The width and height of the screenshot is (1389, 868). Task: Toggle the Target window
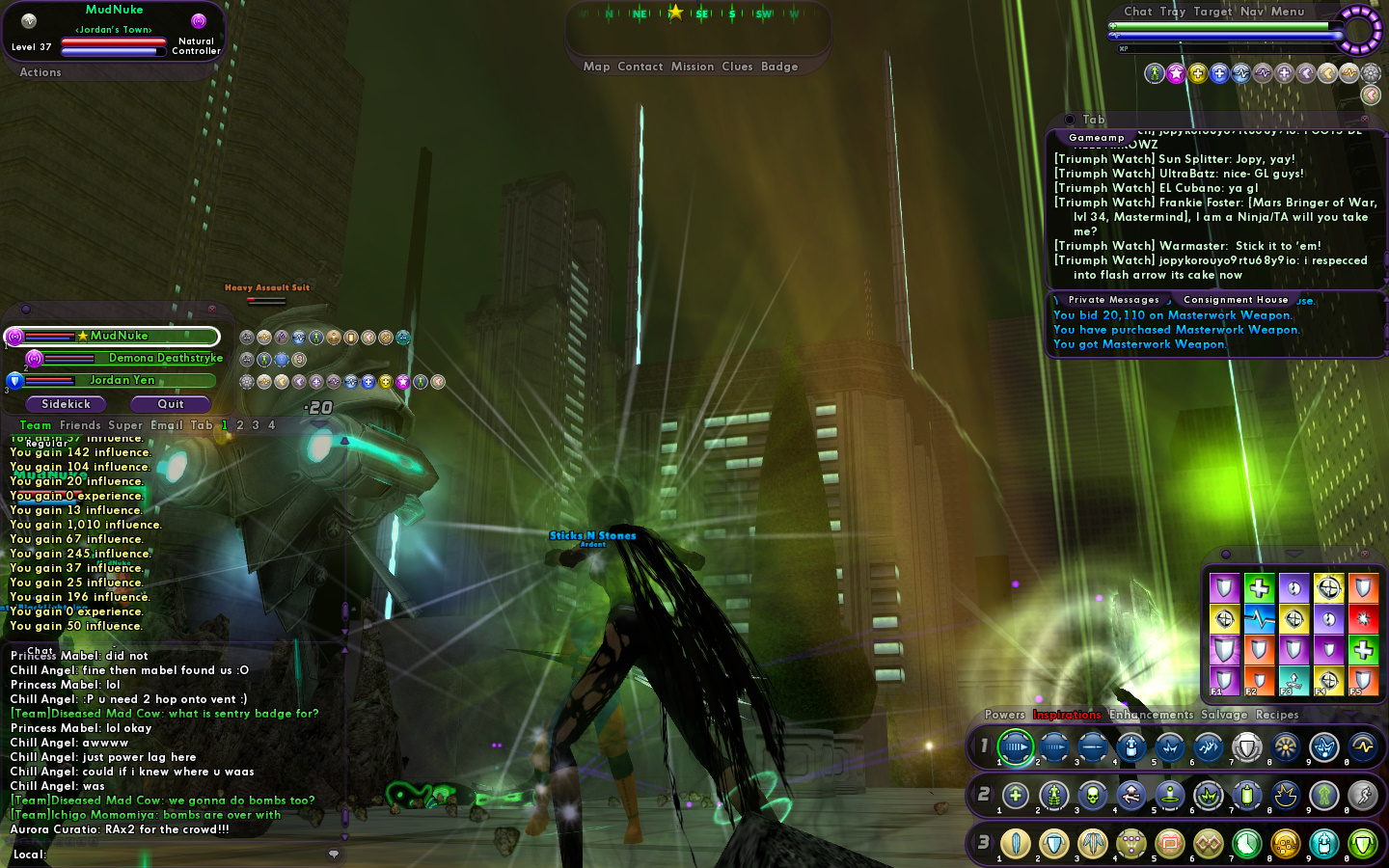1212,12
